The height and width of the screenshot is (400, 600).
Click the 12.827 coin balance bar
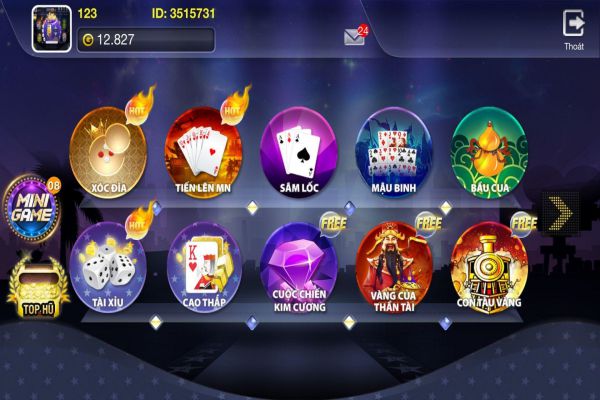click(145, 40)
